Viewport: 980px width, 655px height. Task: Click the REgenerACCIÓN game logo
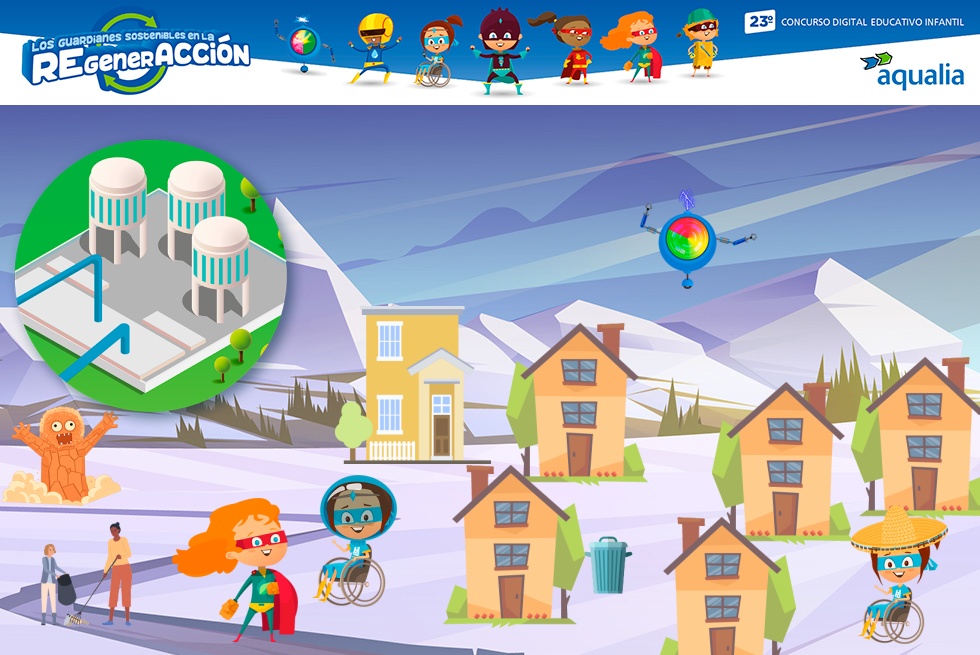click(x=136, y=56)
